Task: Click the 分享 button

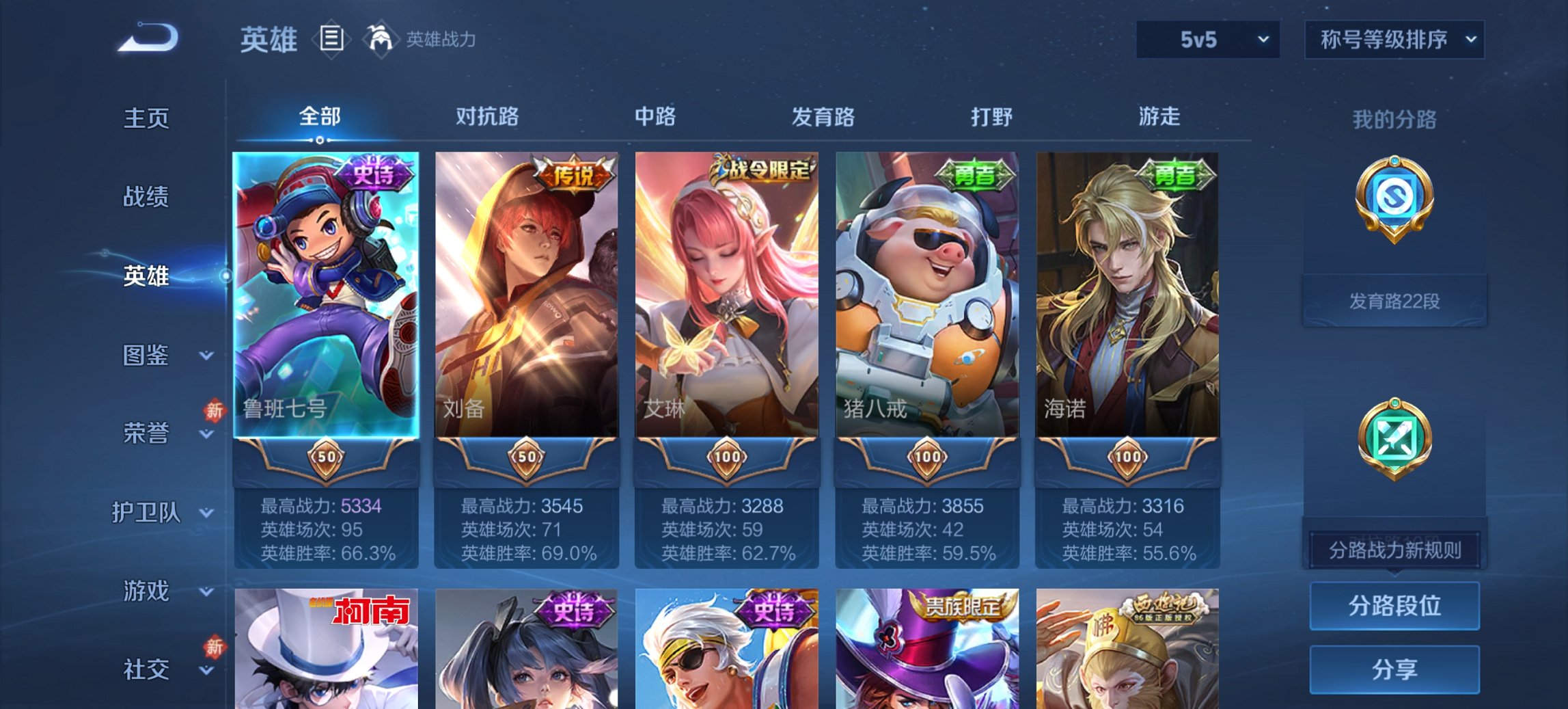Action: 1394,668
